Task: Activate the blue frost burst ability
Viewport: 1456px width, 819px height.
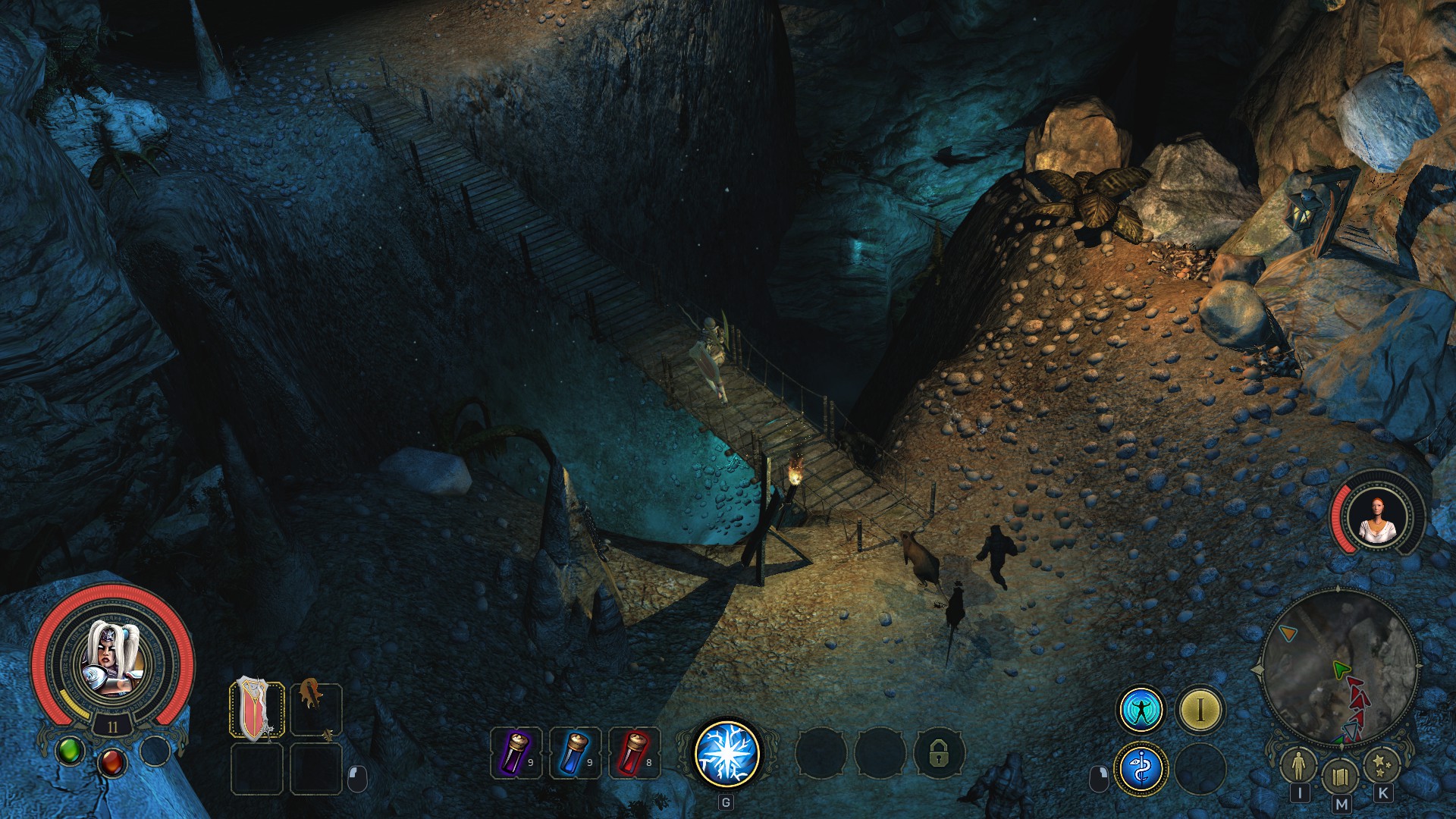Action: 726,753
